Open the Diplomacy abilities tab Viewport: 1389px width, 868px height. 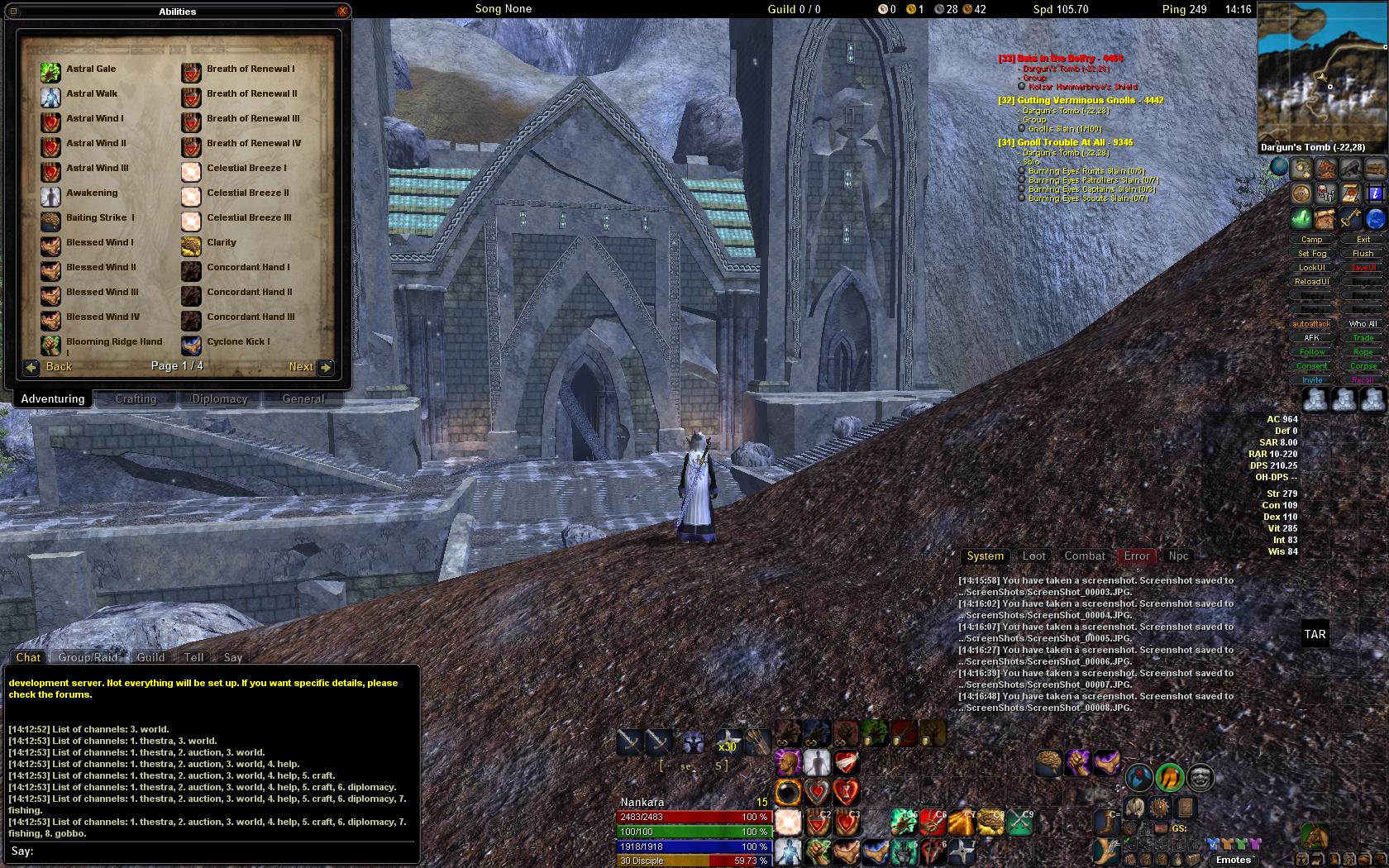click(220, 399)
